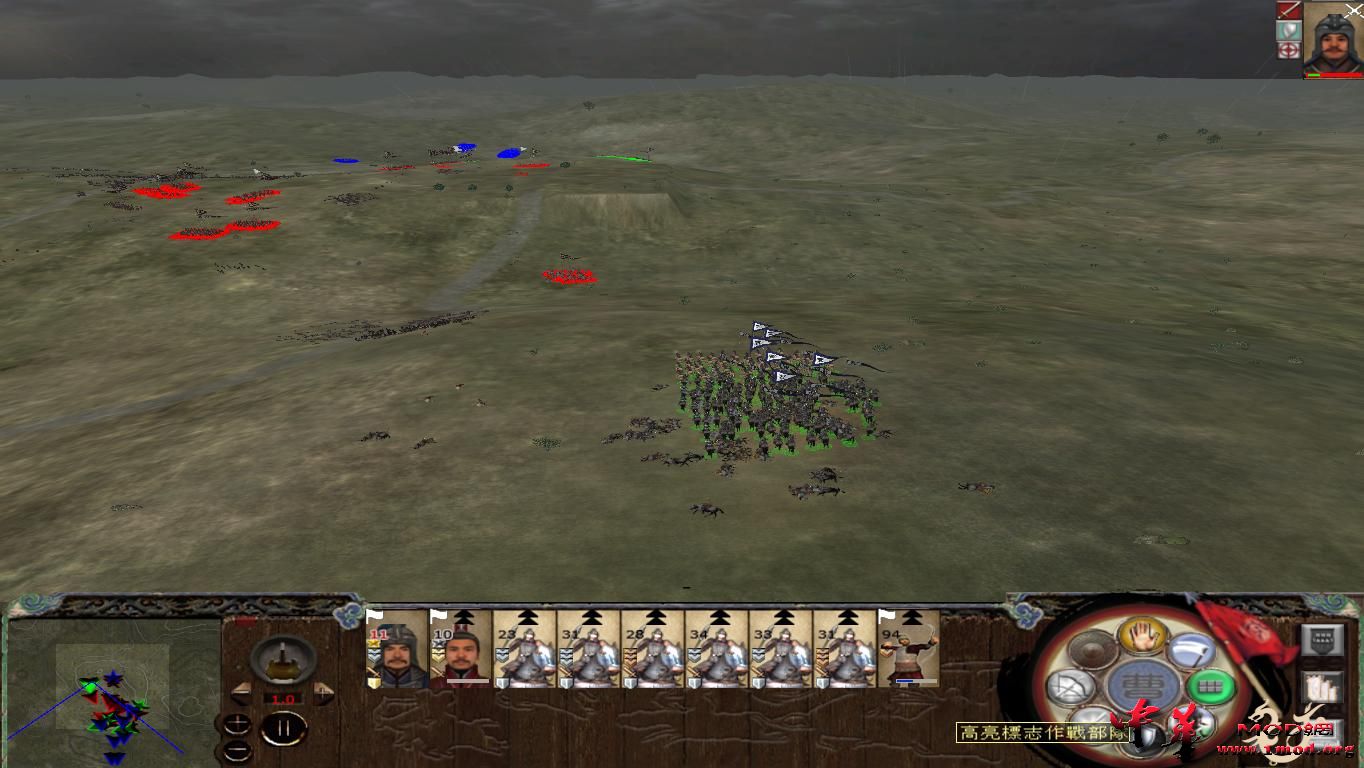This screenshot has width=1364, height=768.
Task: Pause the battle with the pause button
Action: (x=283, y=727)
